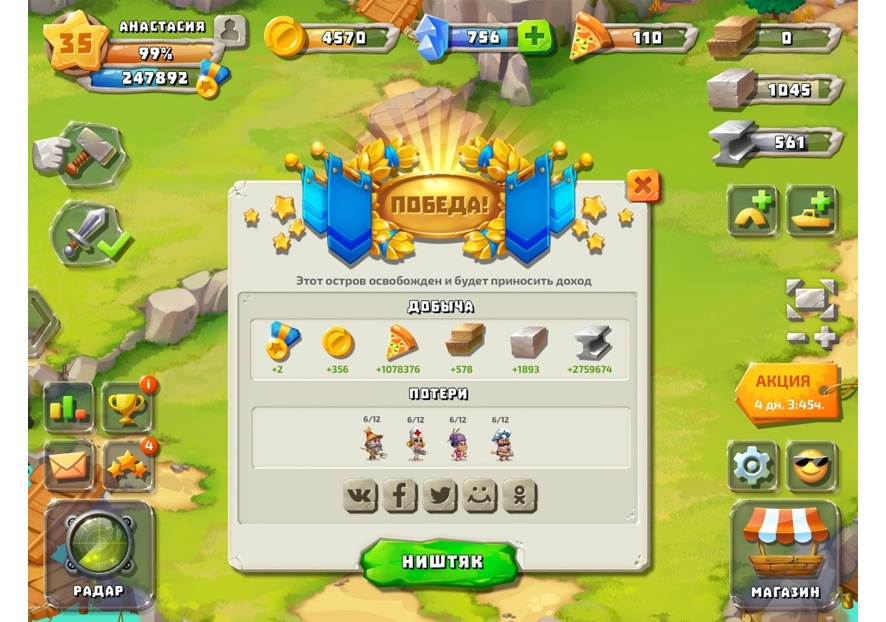Share victory on VK

coord(360,495)
